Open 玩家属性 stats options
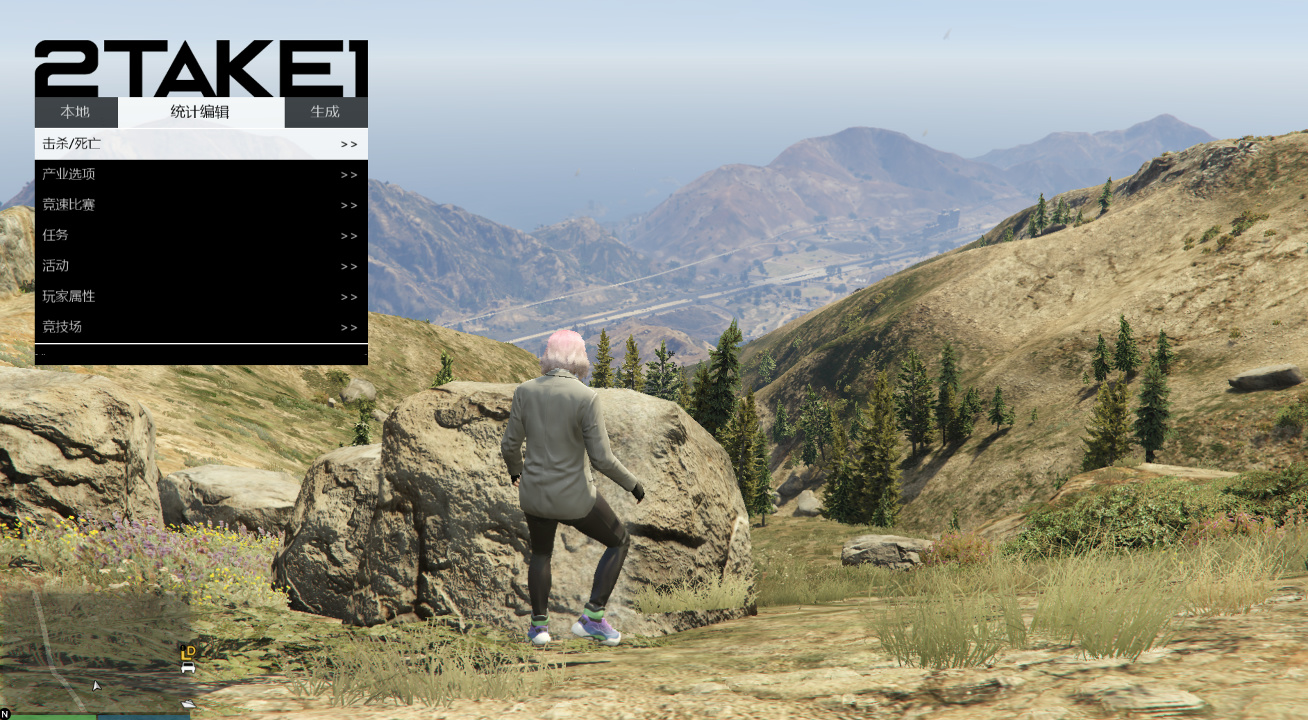The width and height of the screenshot is (1308, 720). click(200, 297)
